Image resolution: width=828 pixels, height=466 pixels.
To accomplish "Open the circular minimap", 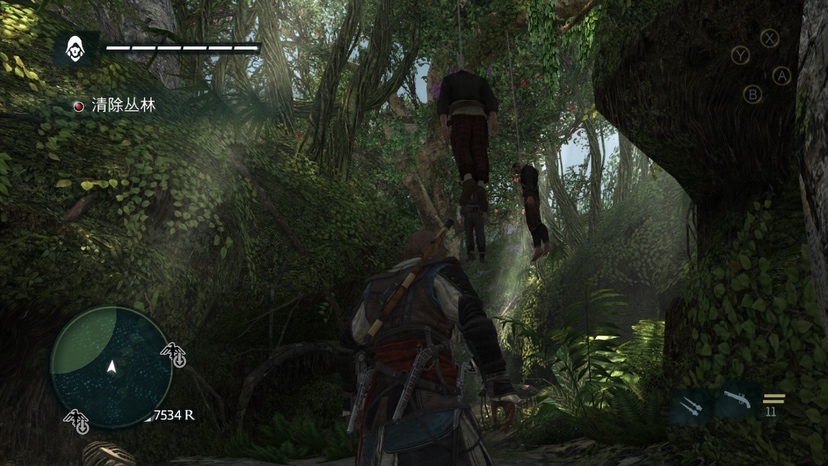I will pos(111,367).
